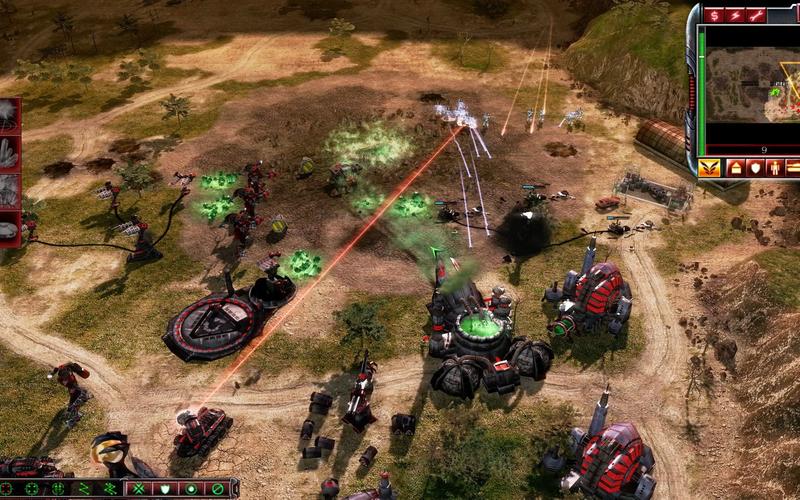This screenshot has height=500, width=800.
Task: Activate the bottom support power icon
Action: pyautogui.click(x=8, y=228)
